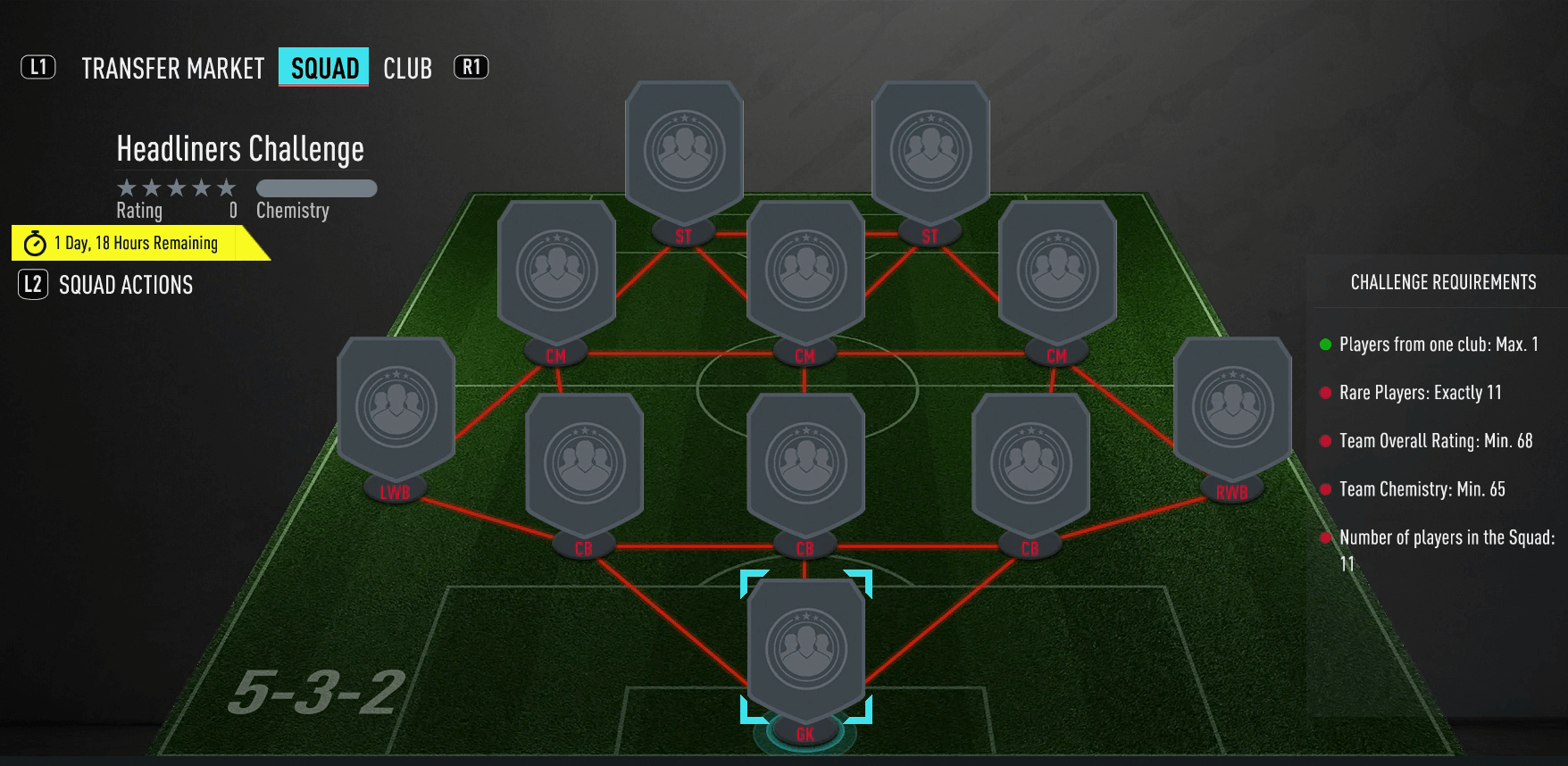
Task: Open the Squad Actions menu
Action: [x=125, y=285]
